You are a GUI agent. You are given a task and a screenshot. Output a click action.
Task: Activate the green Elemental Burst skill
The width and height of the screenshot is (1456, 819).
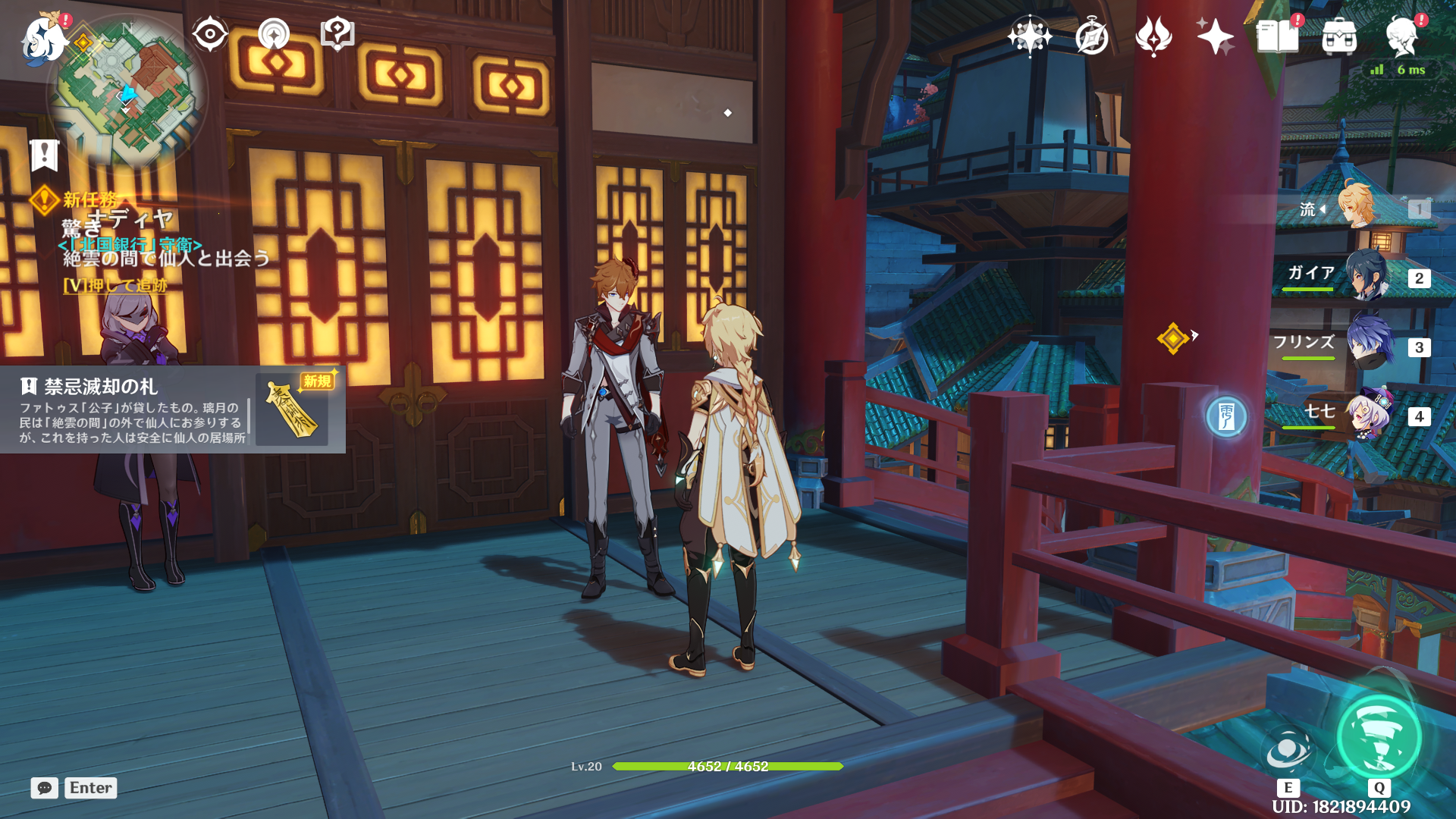[1379, 736]
